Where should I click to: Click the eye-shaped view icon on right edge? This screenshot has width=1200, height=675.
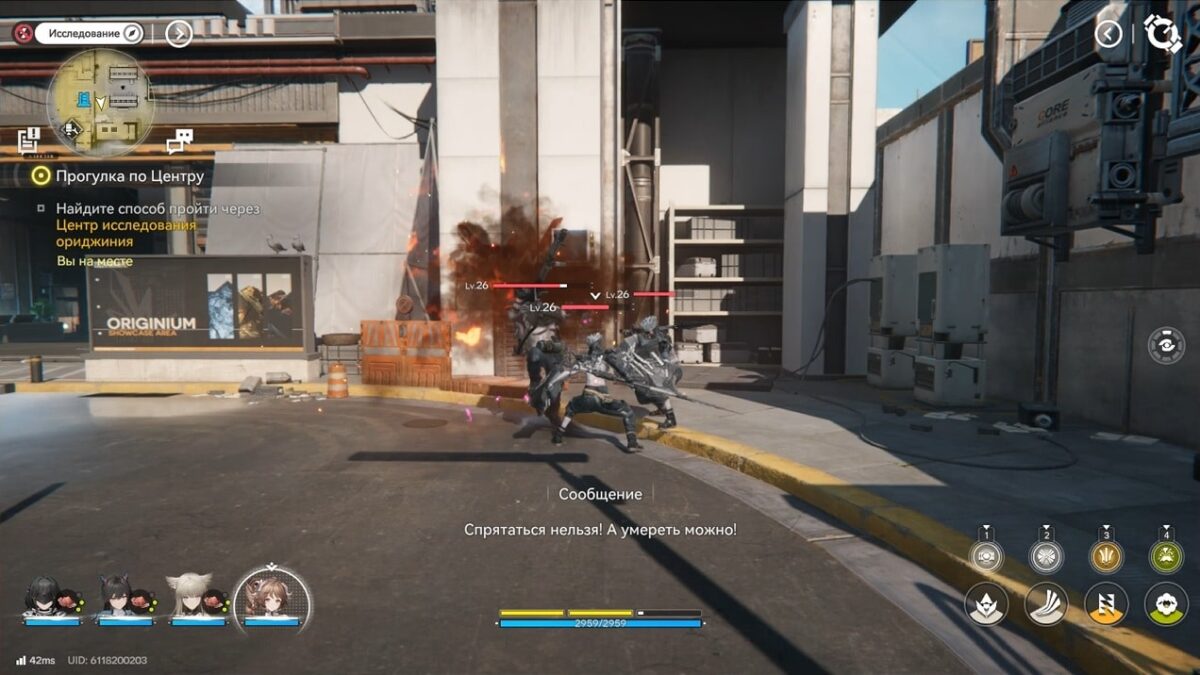click(x=1166, y=345)
